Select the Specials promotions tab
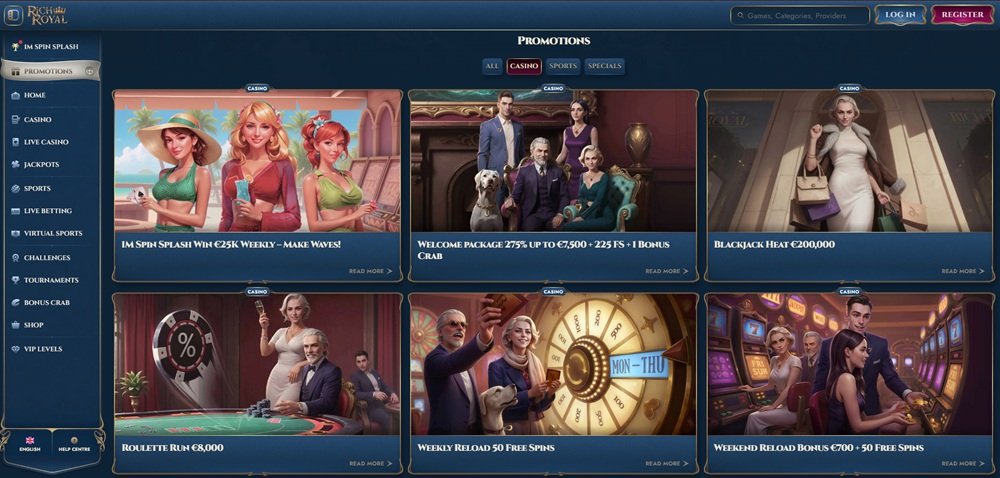This screenshot has width=1000, height=478. 605,66
